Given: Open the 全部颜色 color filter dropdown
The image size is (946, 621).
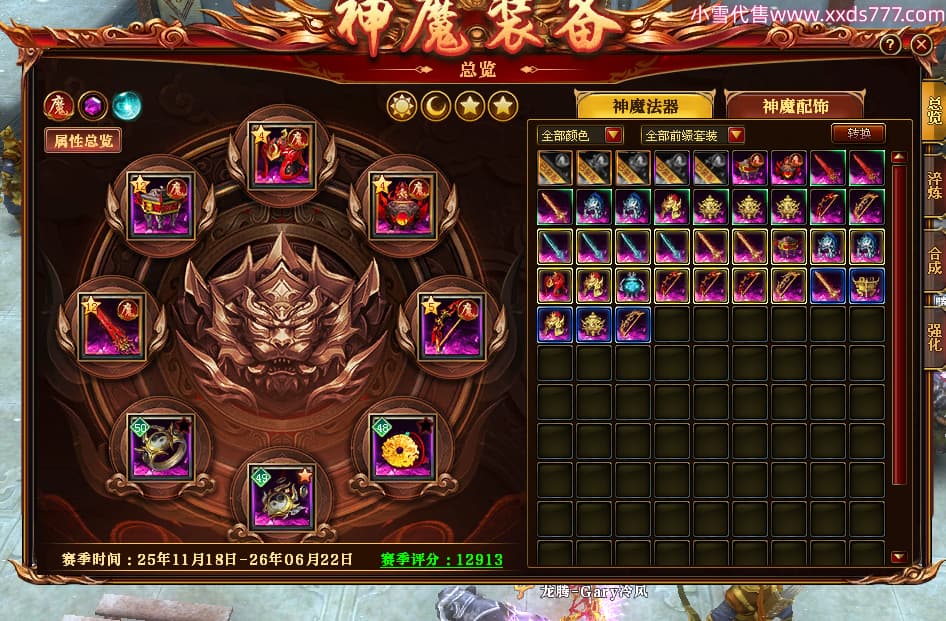Looking at the screenshot, I should click(580, 135).
